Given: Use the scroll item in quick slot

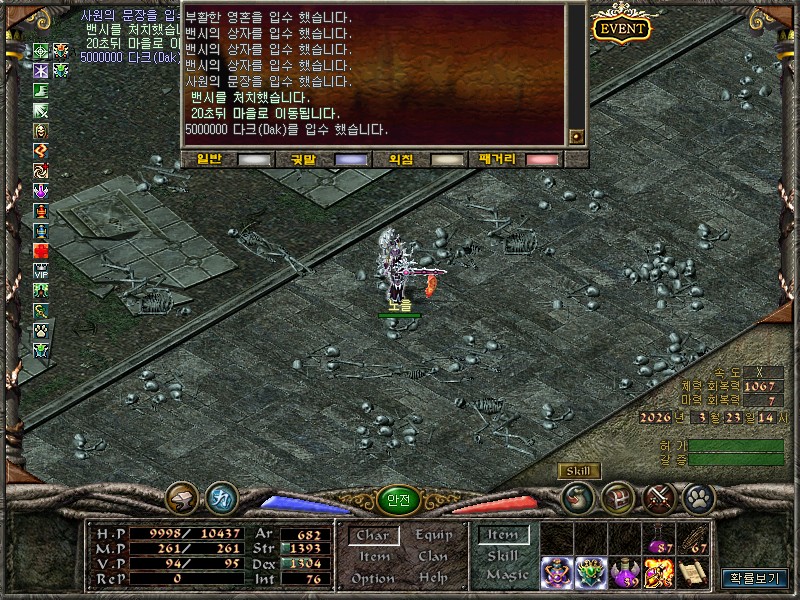Looking at the screenshot, I should tap(692, 572).
